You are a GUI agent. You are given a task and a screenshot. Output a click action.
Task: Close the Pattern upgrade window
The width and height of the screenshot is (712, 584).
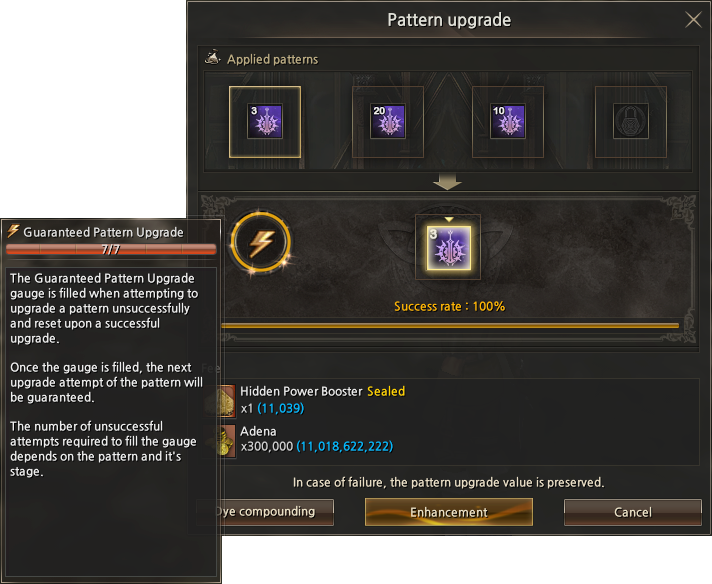pyautogui.click(x=693, y=20)
